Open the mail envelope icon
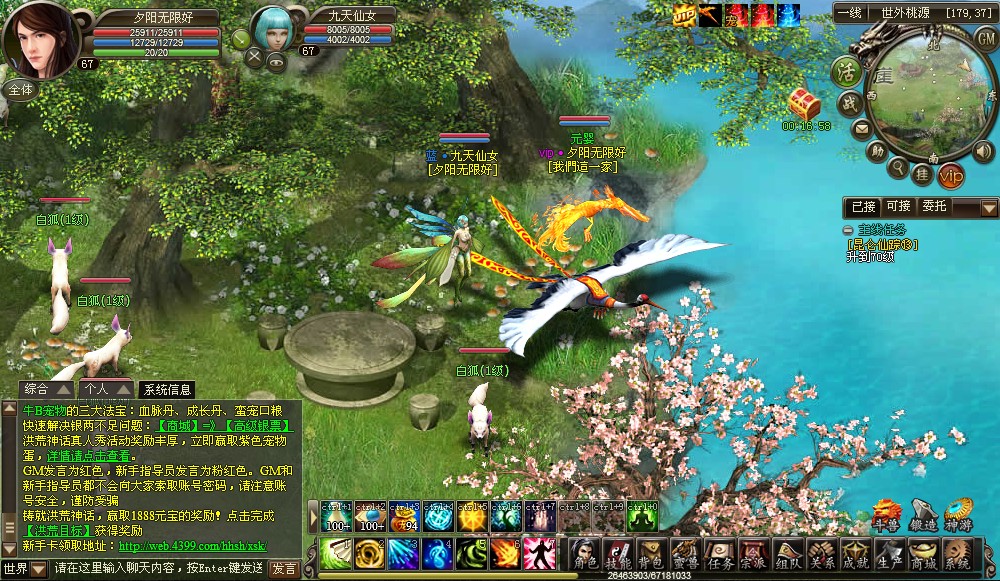1000x581 pixels. point(860,128)
